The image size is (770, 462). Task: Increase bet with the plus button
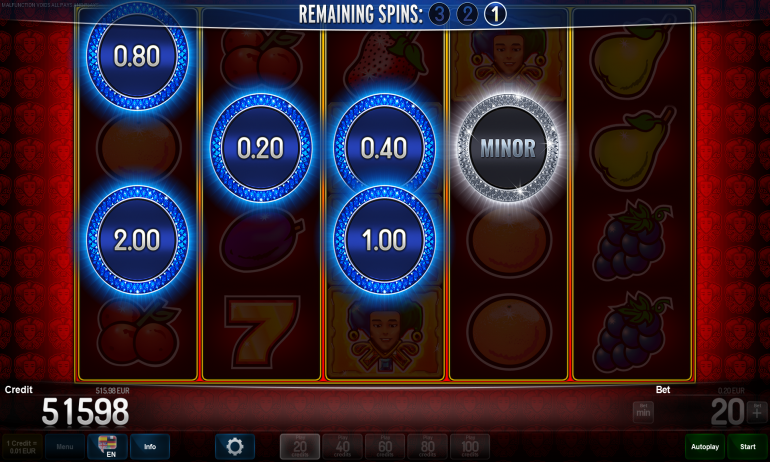point(756,410)
